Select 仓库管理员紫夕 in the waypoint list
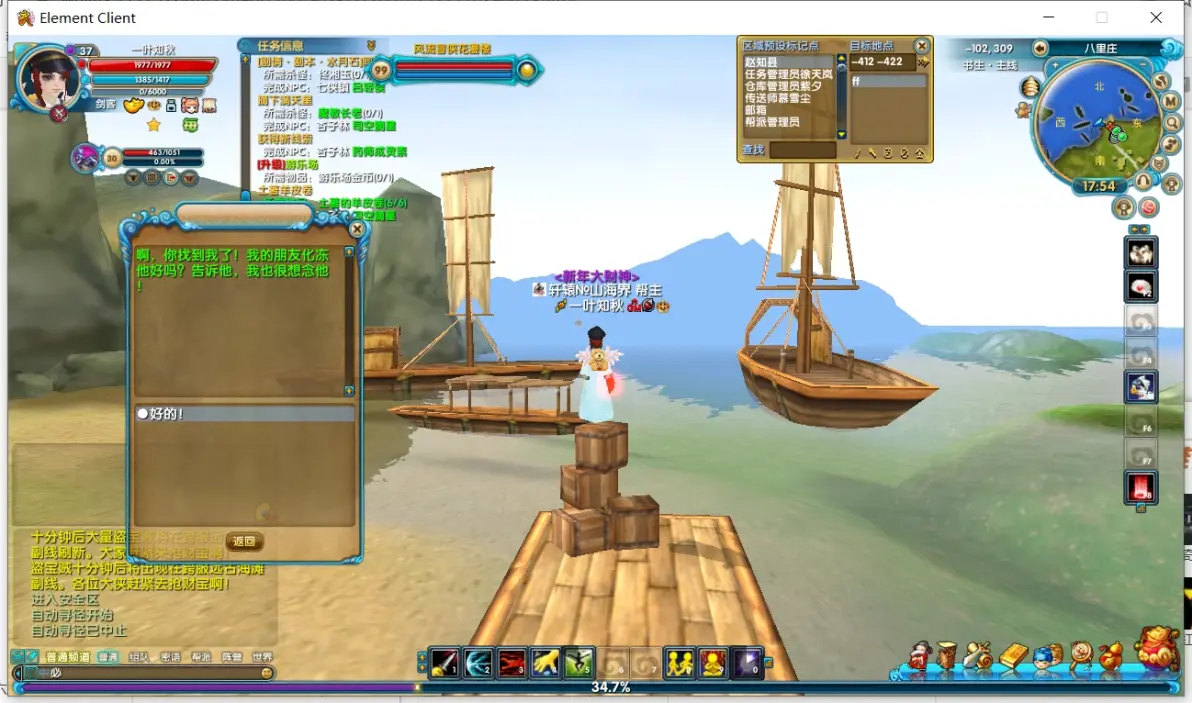1192x703 pixels. [783, 86]
